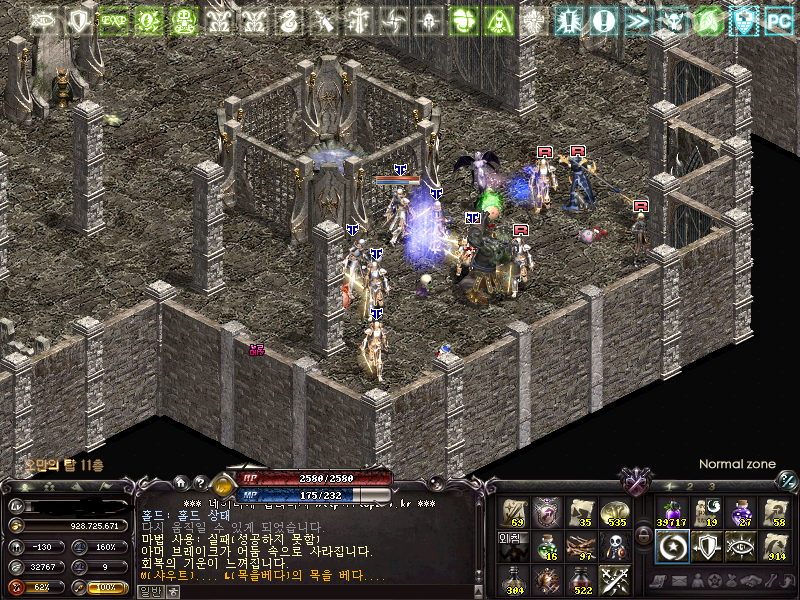Click the PC buff icon
The height and width of the screenshot is (600, 800).
(x=778, y=19)
